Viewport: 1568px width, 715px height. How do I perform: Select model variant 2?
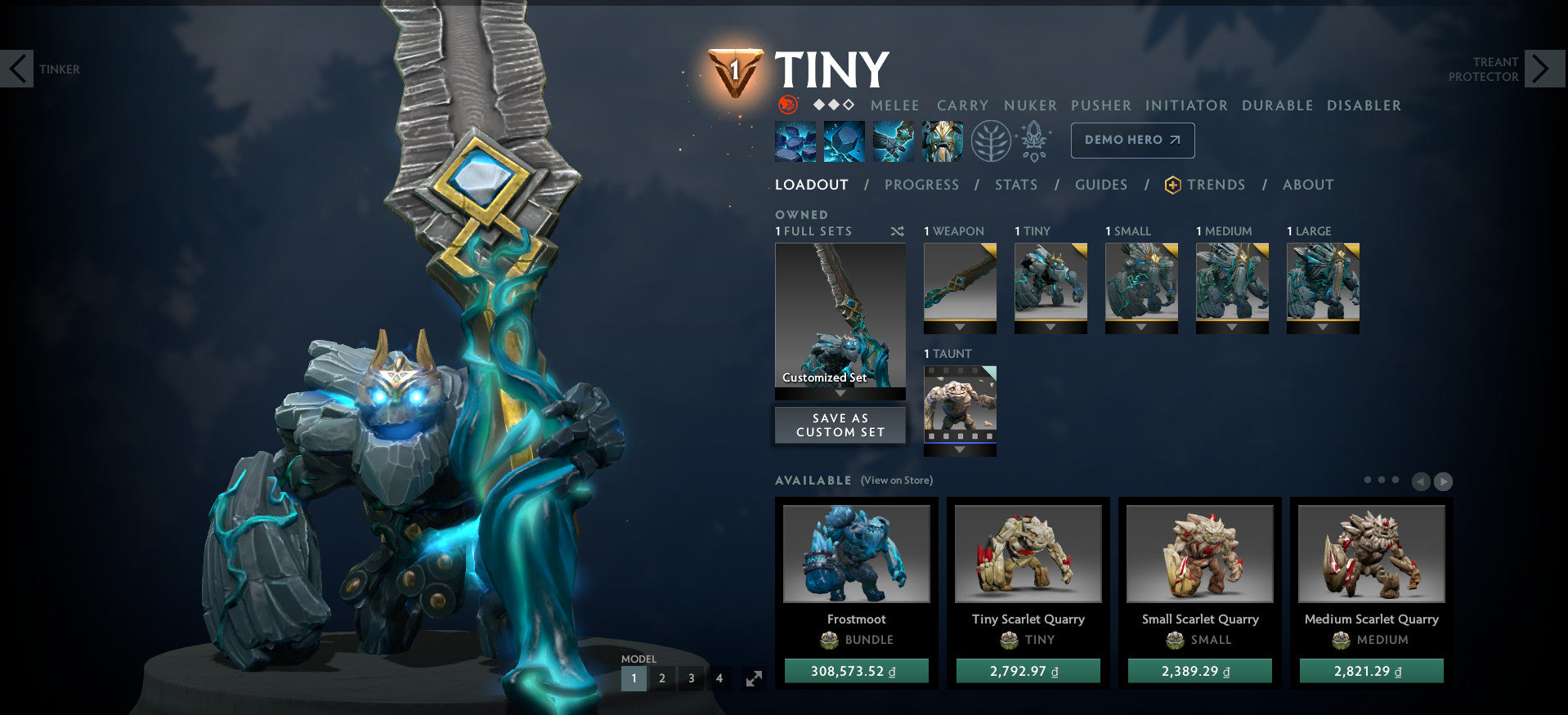tap(662, 678)
